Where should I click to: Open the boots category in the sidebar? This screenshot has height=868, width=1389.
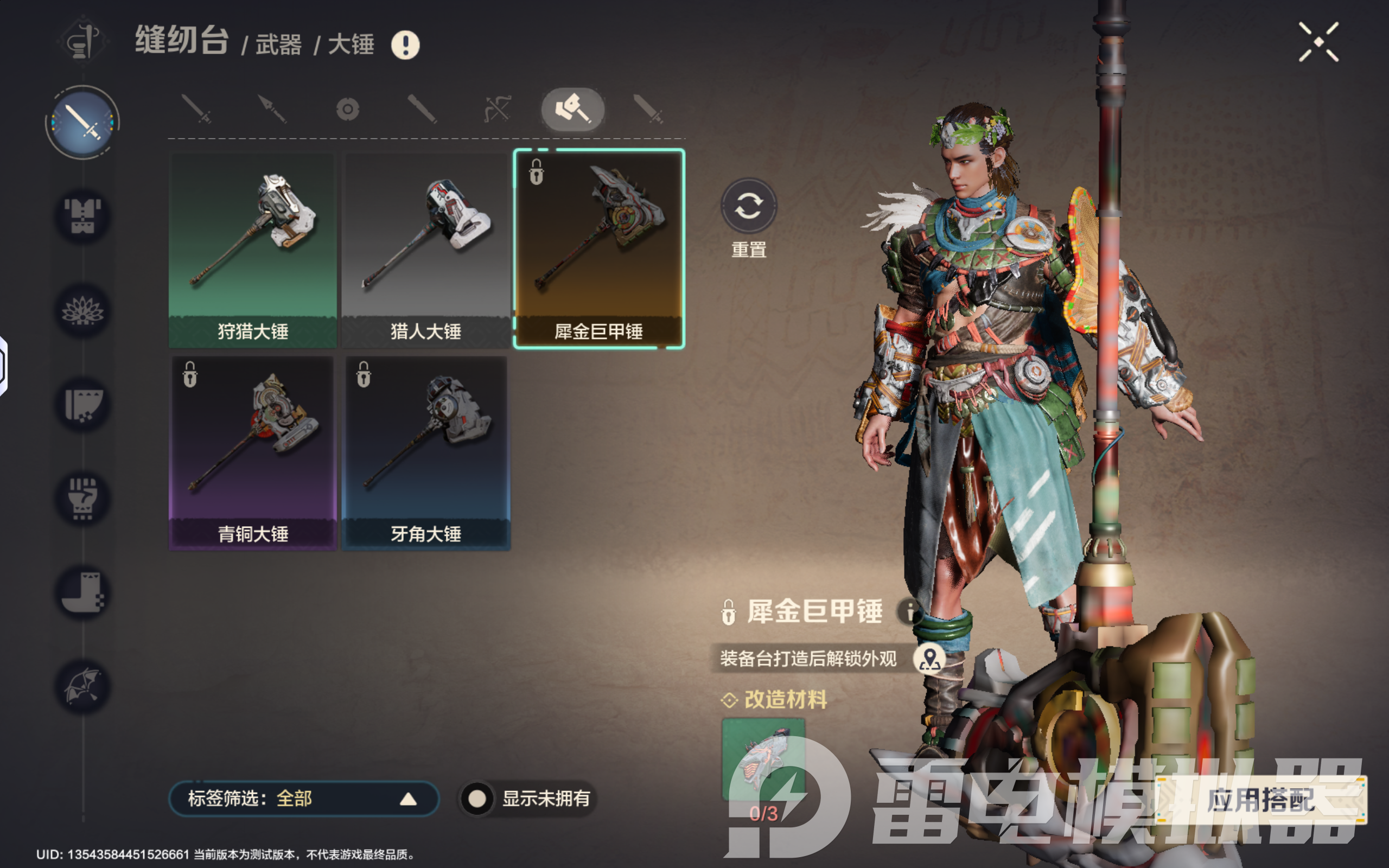(x=82, y=592)
